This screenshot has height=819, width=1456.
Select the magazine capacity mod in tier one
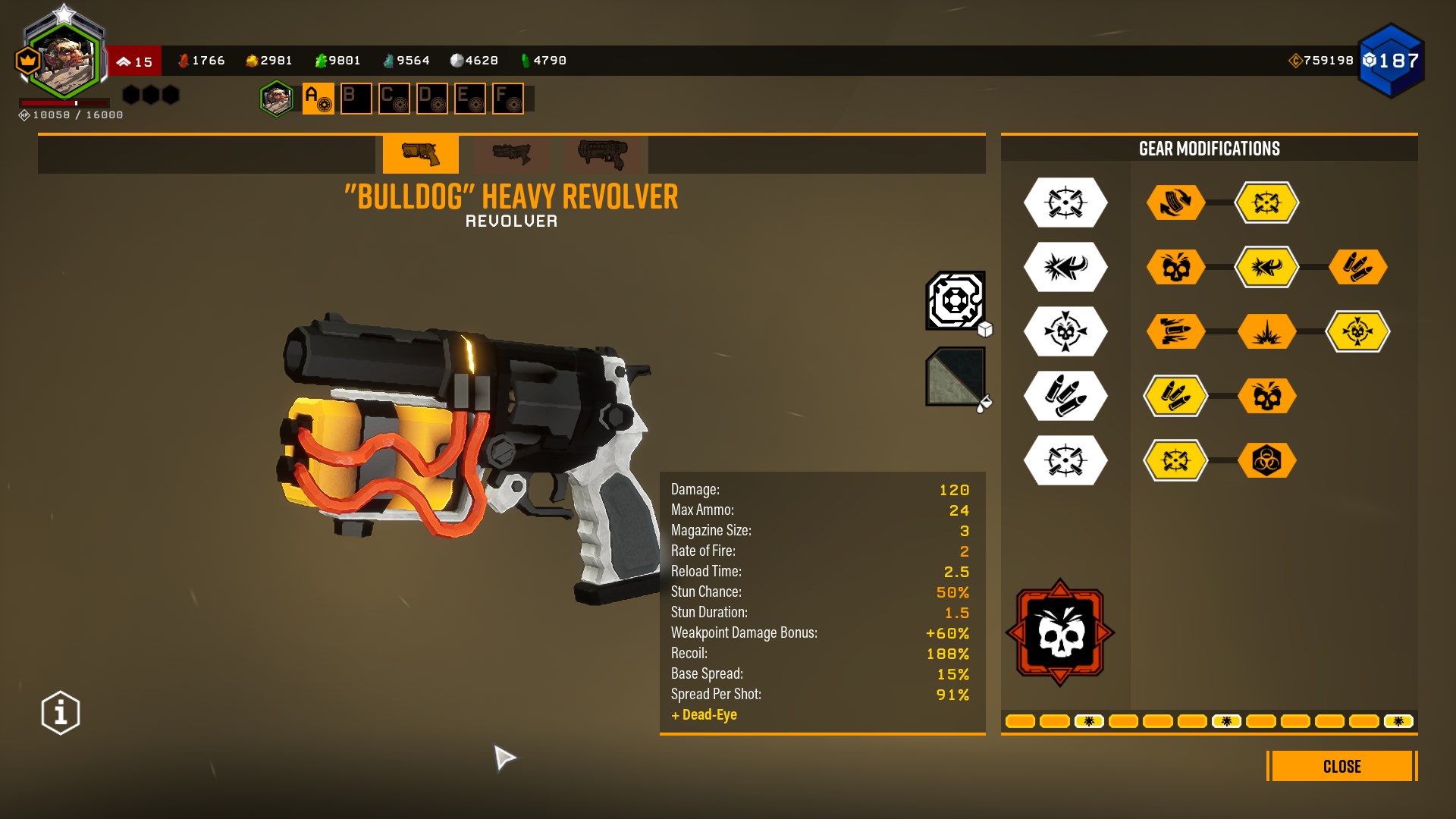[1175, 202]
